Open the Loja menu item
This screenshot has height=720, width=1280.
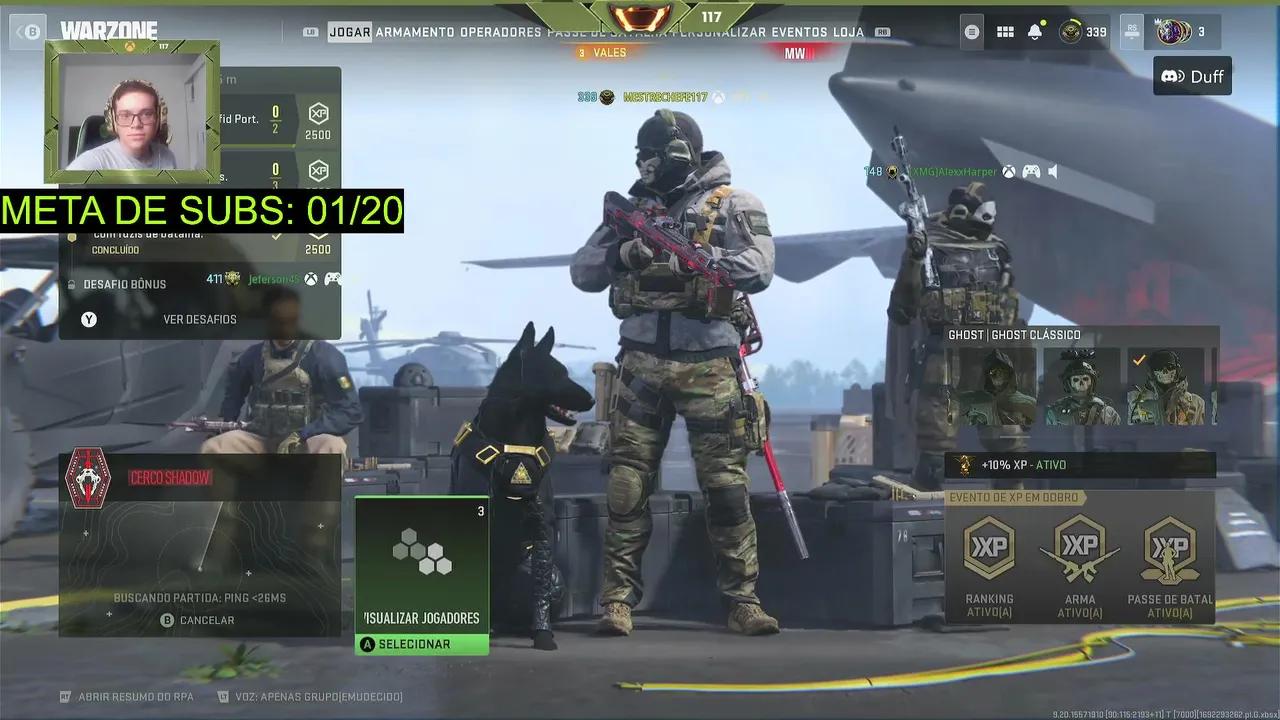(x=850, y=31)
